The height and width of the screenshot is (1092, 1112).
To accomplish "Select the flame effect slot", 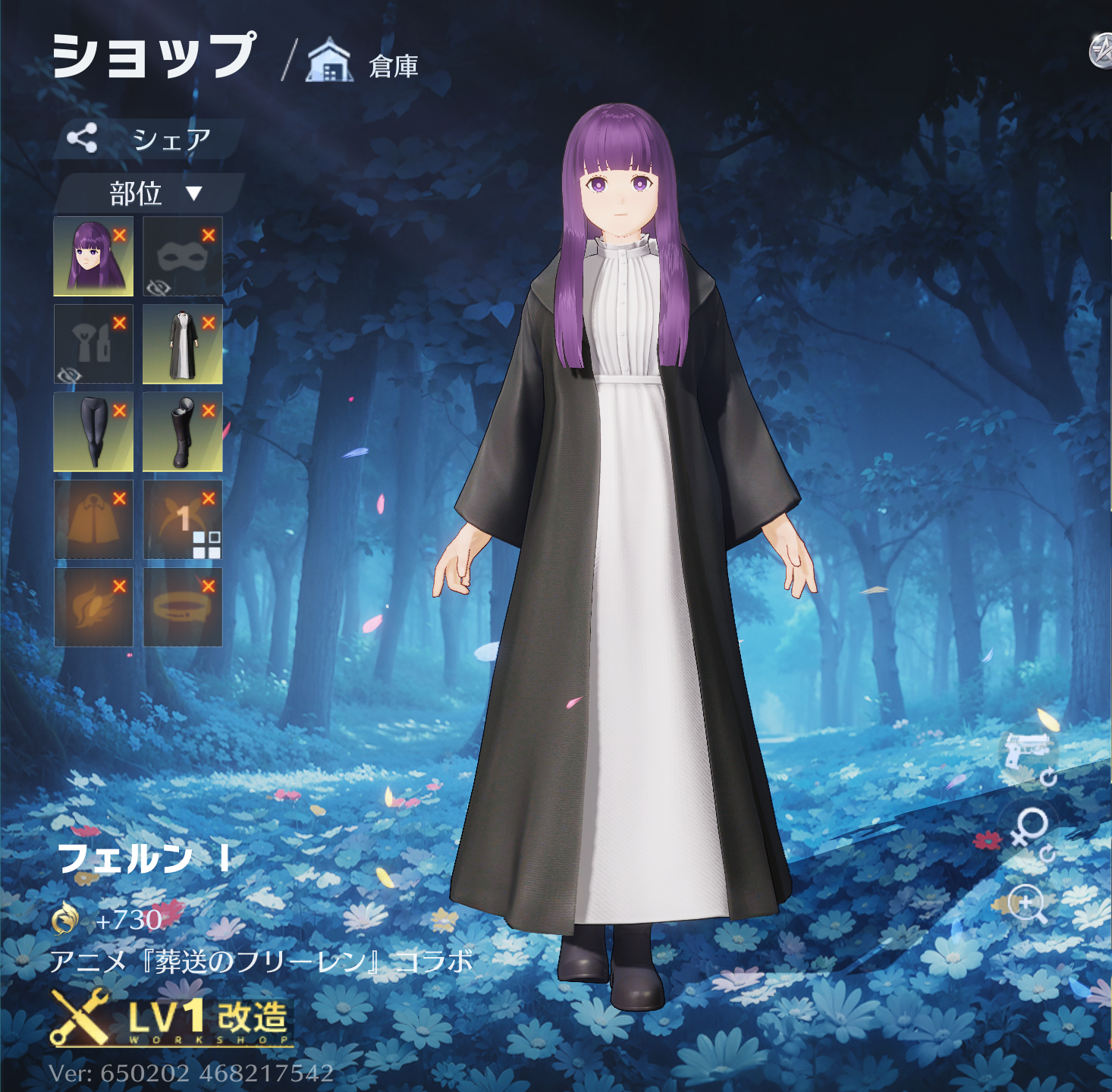I will [93, 607].
